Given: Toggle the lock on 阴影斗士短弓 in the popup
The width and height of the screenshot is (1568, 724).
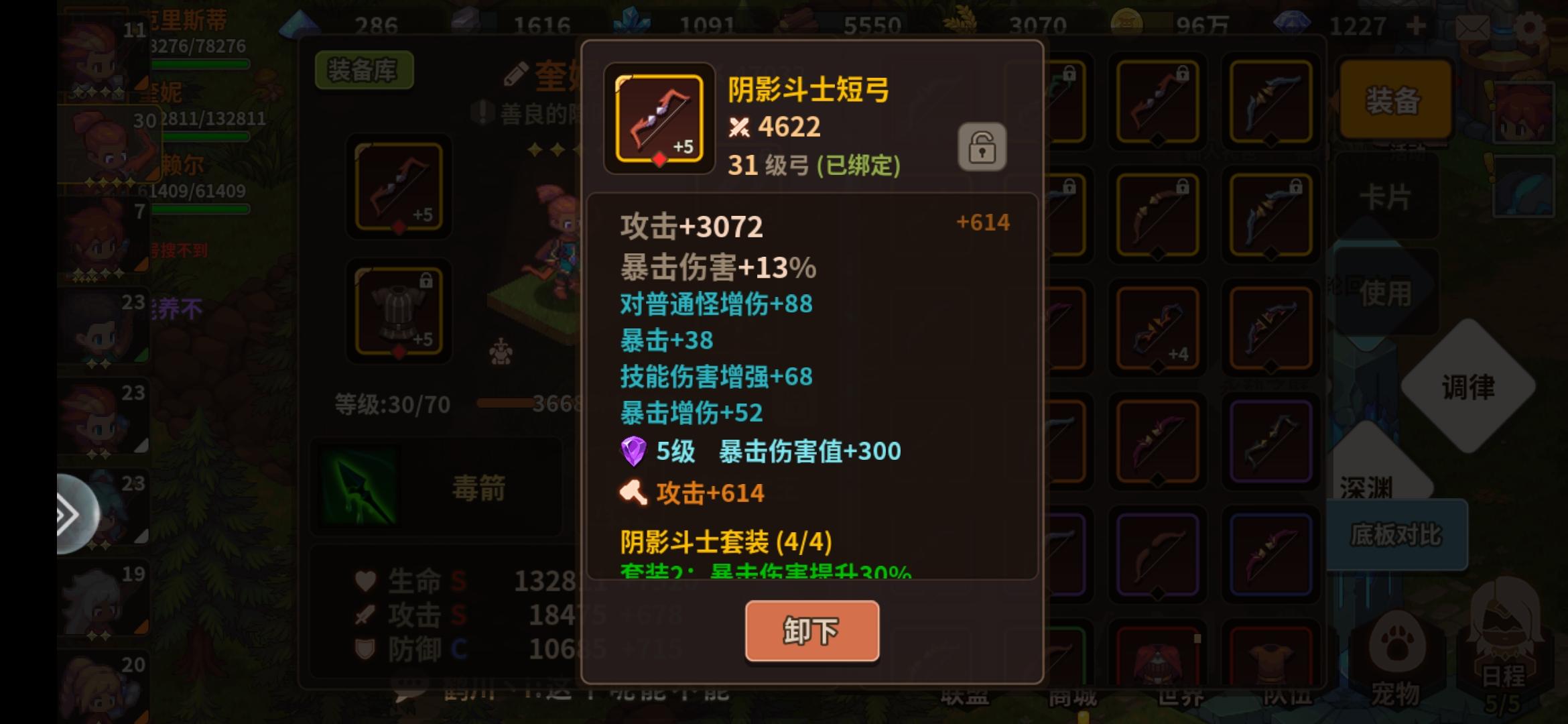Looking at the screenshot, I should pyautogui.click(x=982, y=147).
